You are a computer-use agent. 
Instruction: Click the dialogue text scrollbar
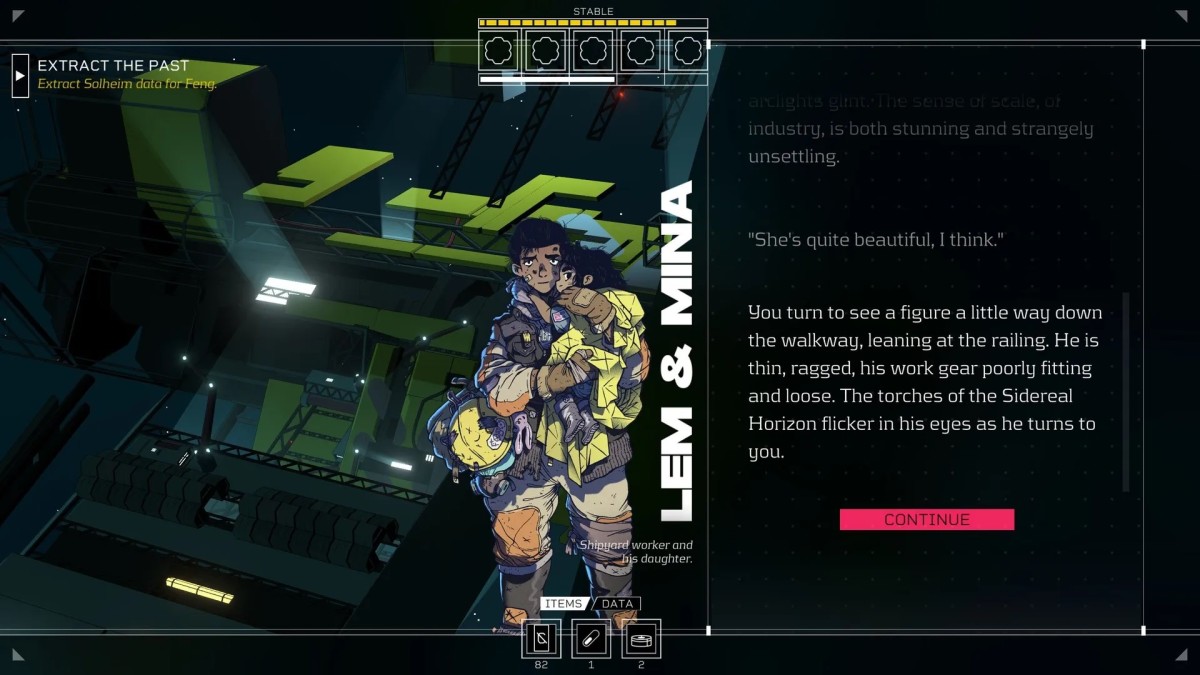[1126, 390]
